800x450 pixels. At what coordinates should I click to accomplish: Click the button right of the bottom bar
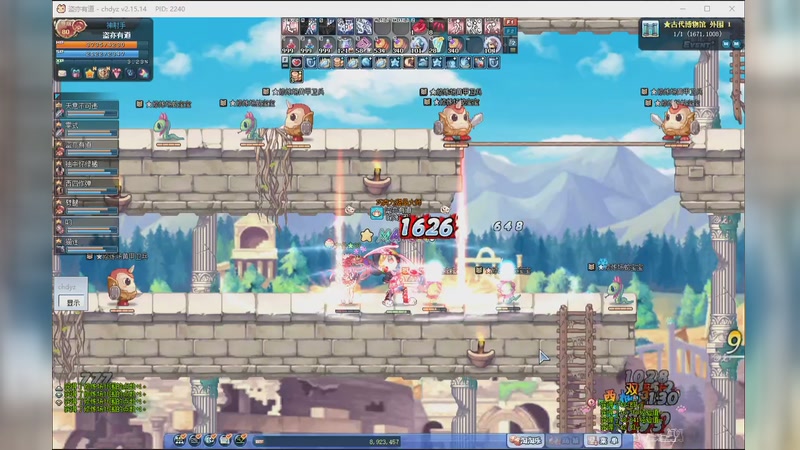click(524, 440)
